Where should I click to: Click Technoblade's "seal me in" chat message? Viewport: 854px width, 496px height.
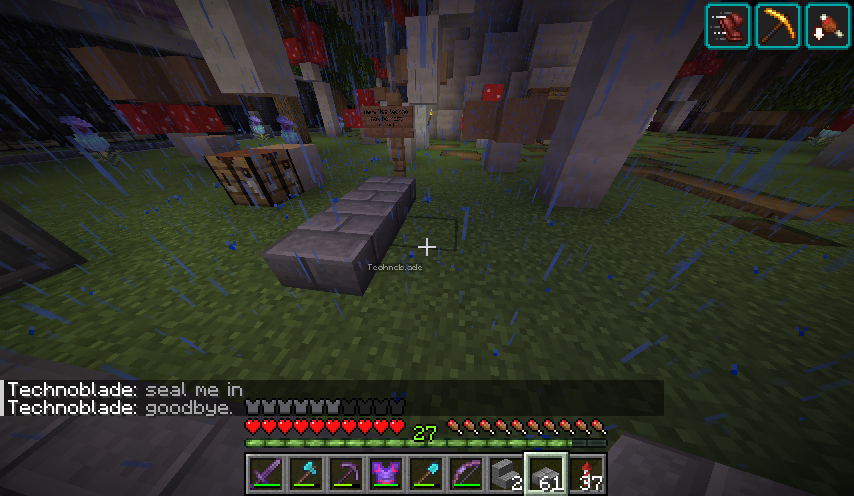point(125,390)
